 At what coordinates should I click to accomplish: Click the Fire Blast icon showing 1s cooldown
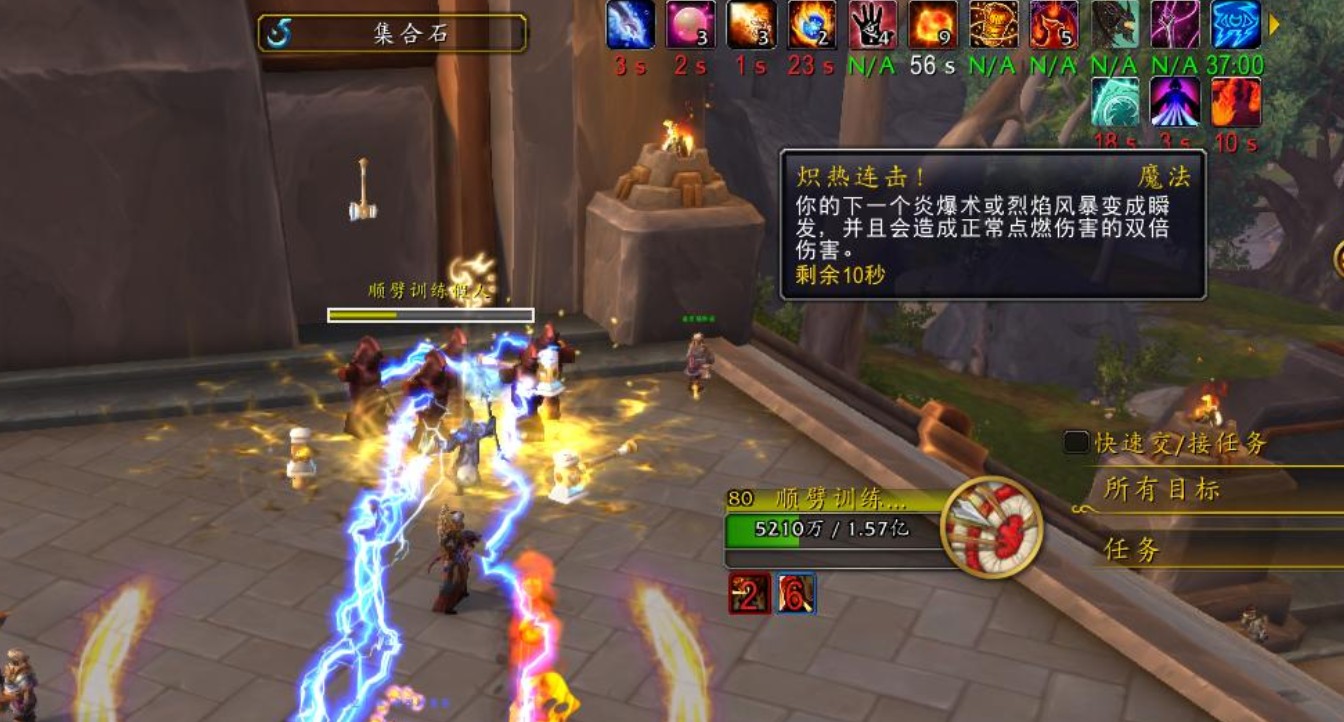(750, 25)
